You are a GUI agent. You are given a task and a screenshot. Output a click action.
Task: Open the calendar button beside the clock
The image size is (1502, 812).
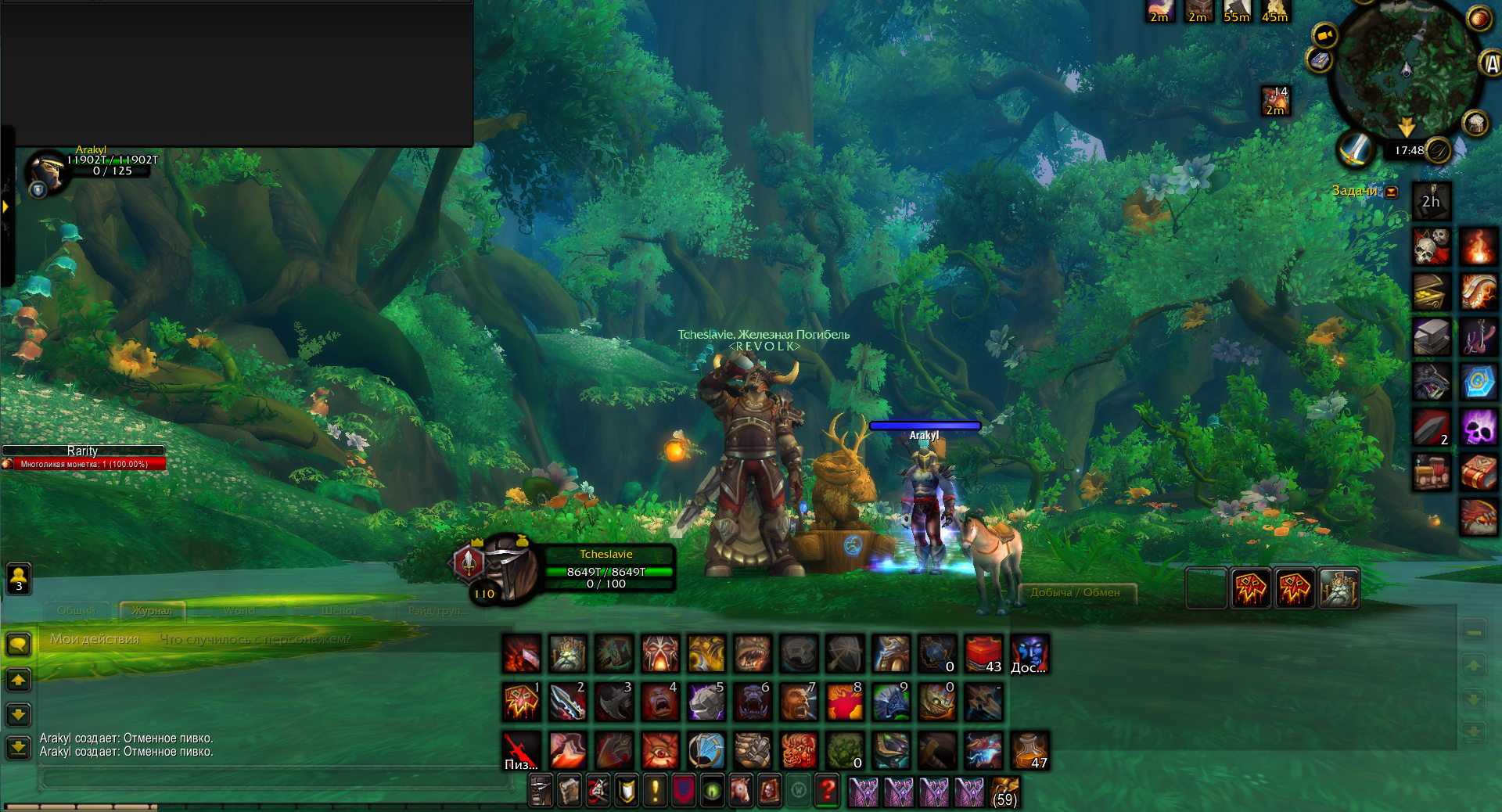(1438, 150)
